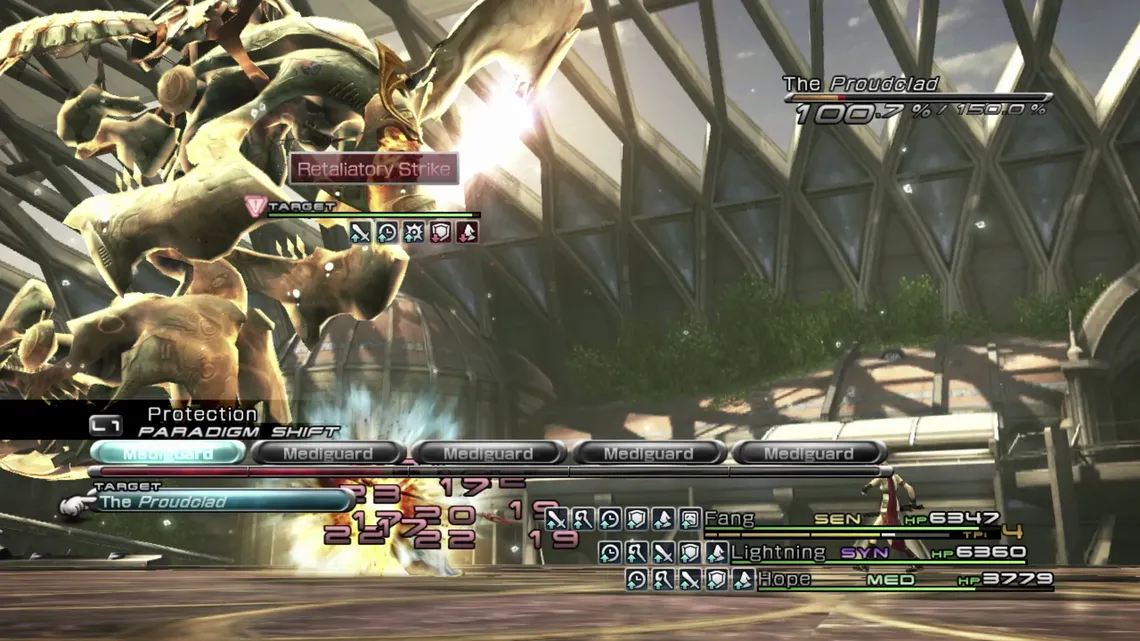This screenshot has height=641, width=1140.
Task: Inspect the enemy's spiked gear buff icon
Action: click(x=413, y=233)
